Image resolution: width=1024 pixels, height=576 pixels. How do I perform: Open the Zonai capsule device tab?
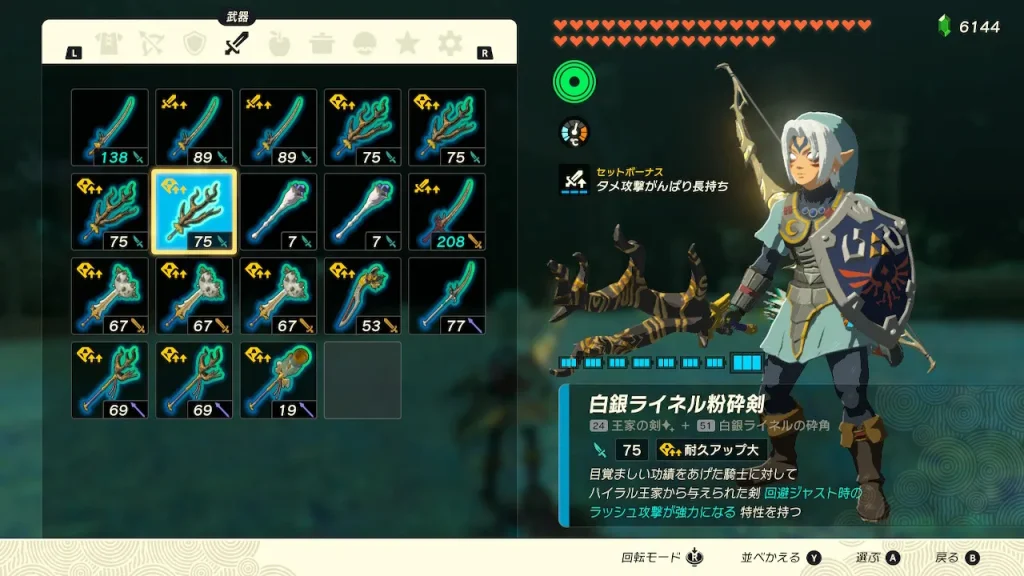pyautogui.click(x=365, y=44)
